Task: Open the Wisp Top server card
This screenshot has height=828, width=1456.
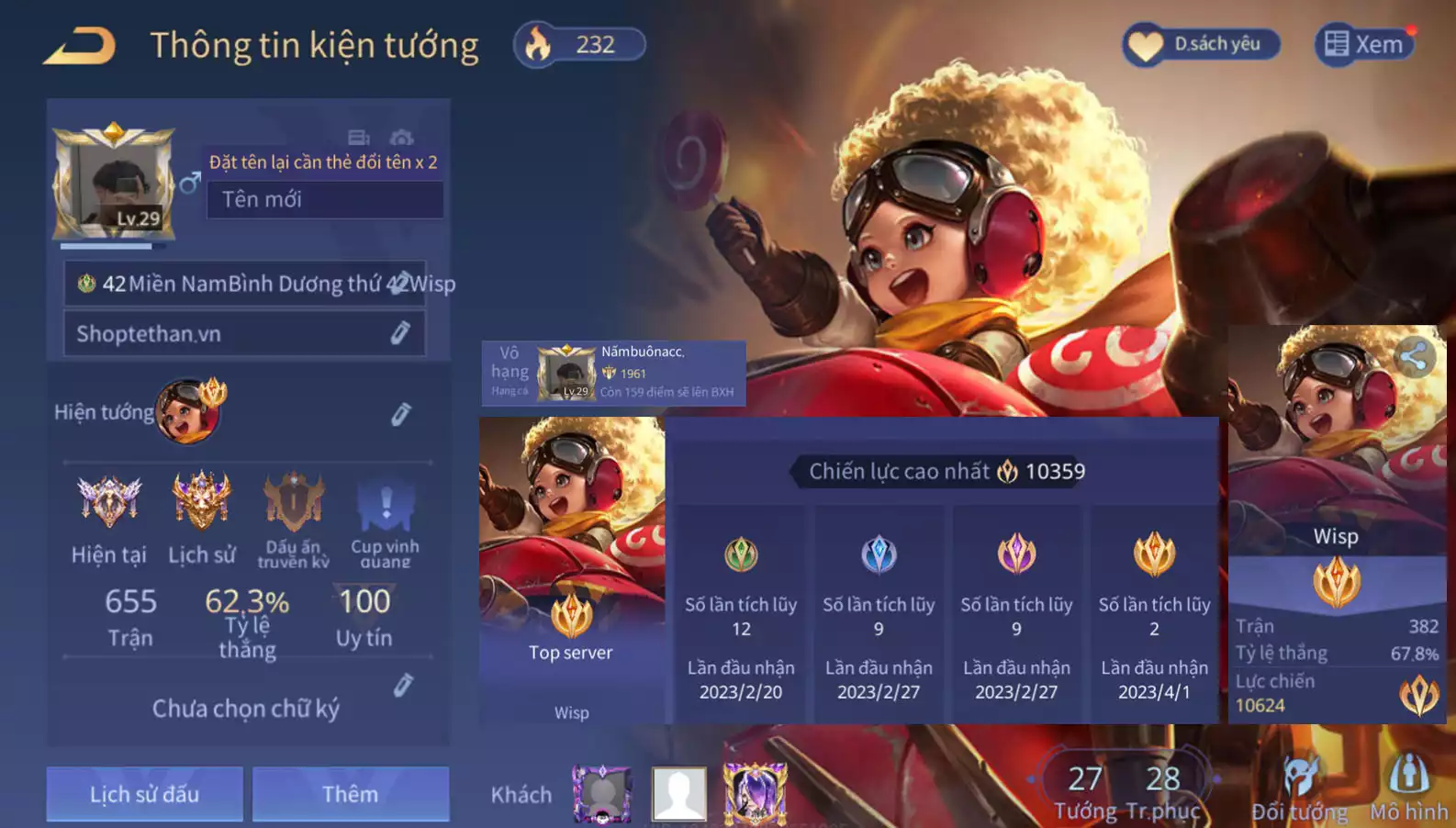Action: coord(571,569)
